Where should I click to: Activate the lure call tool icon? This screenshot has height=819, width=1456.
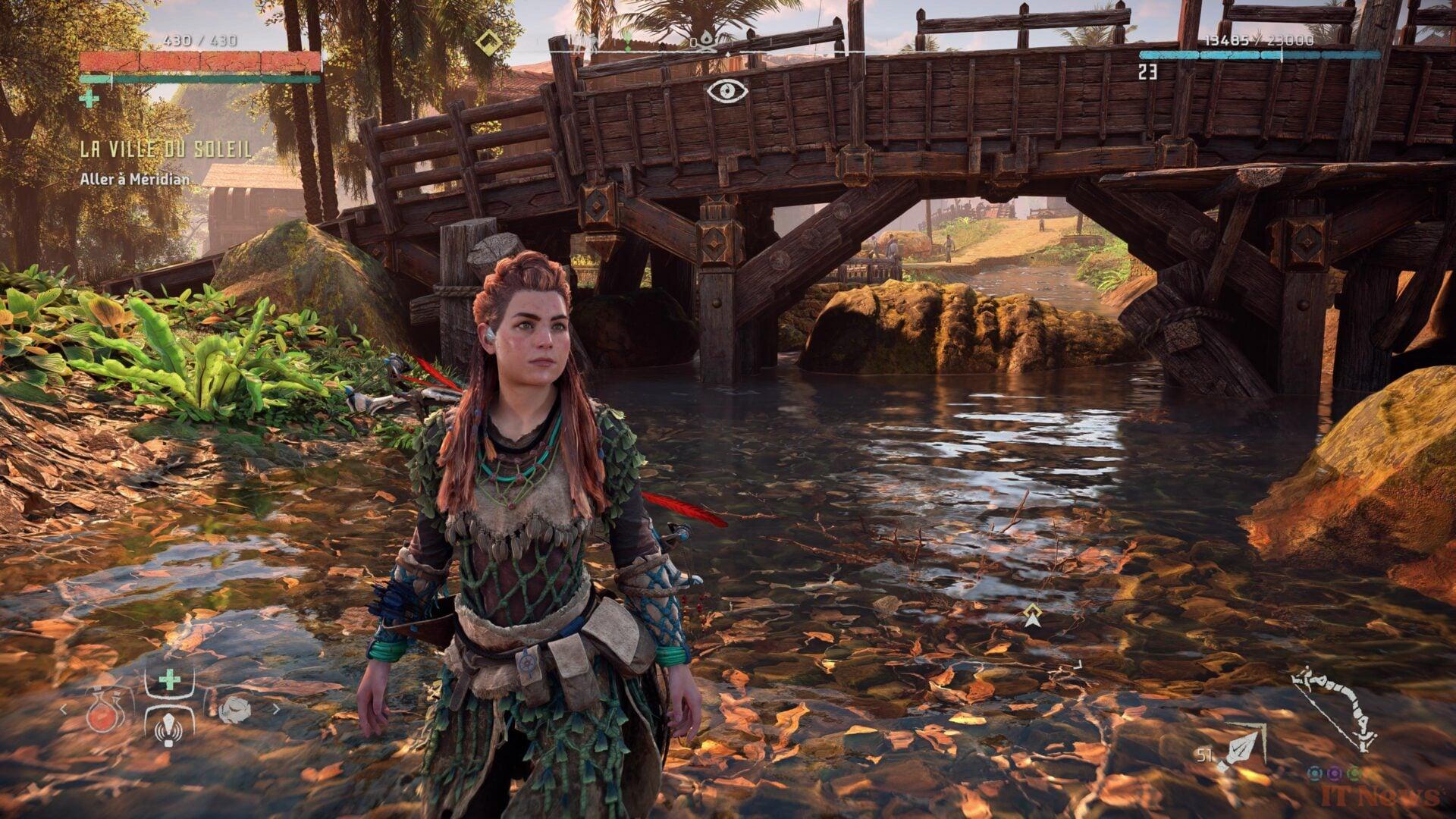pyautogui.click(x=168, y=726)
